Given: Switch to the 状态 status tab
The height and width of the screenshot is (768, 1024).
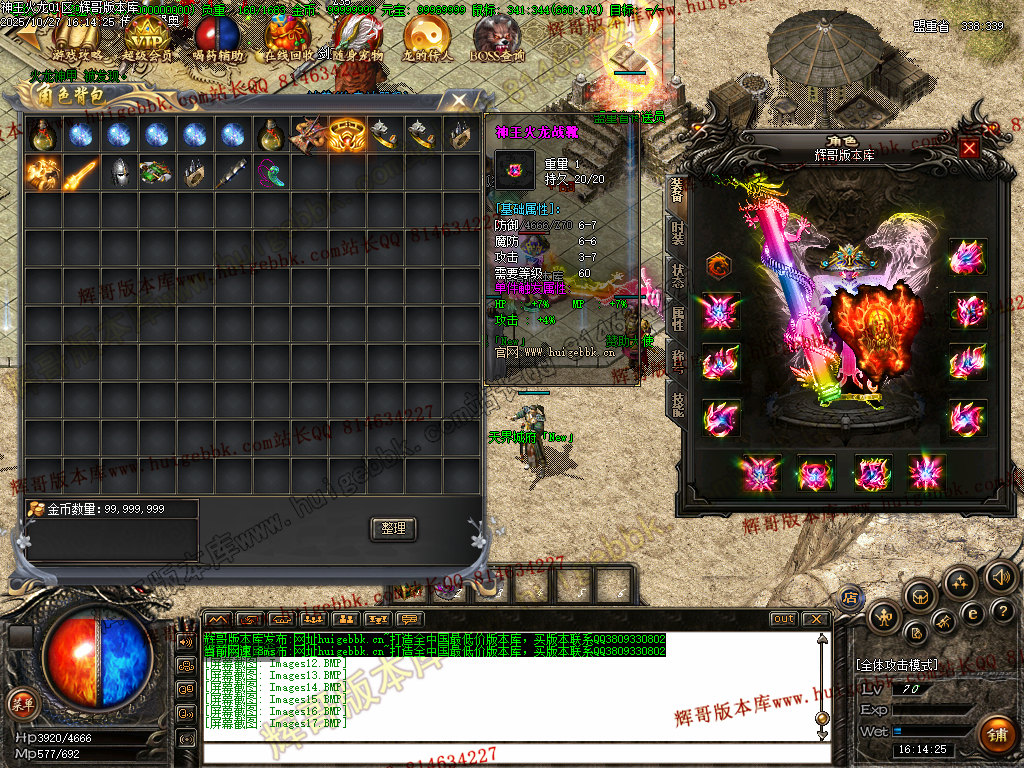Looking at the screenshot, I should coord(677,277).
